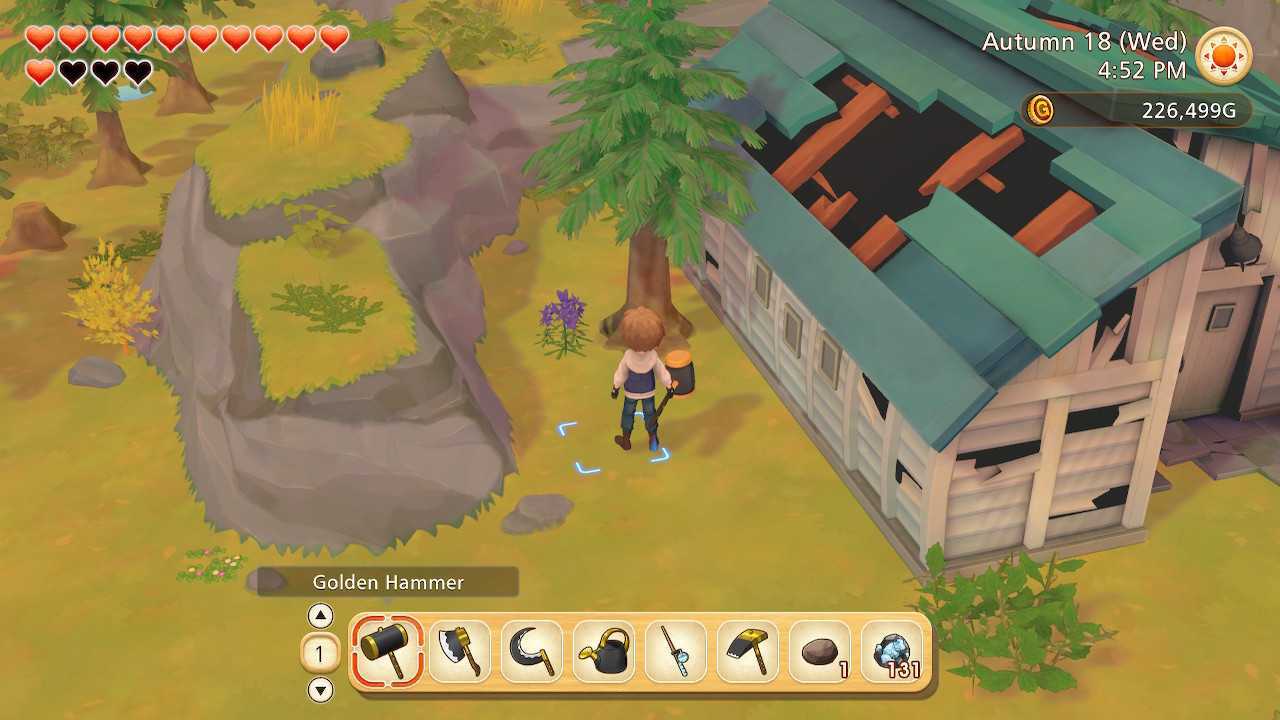The height and width of the screenshot is (720, 1280).
Task: Click the sunny weather indicator
Action: pyautogui.click(x=1222, y=57)
